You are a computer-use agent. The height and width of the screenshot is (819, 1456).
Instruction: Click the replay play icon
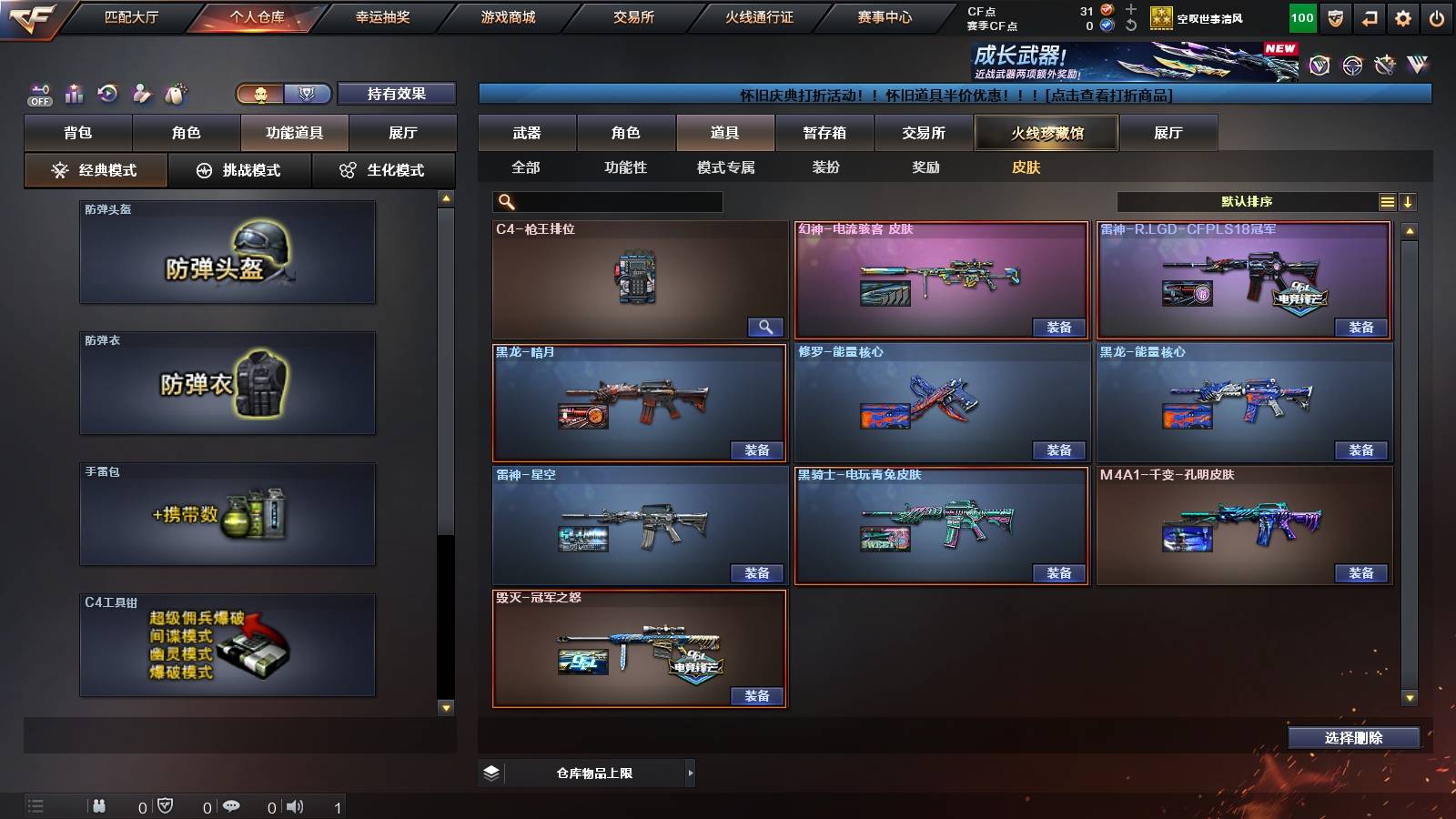click(108, 93)
